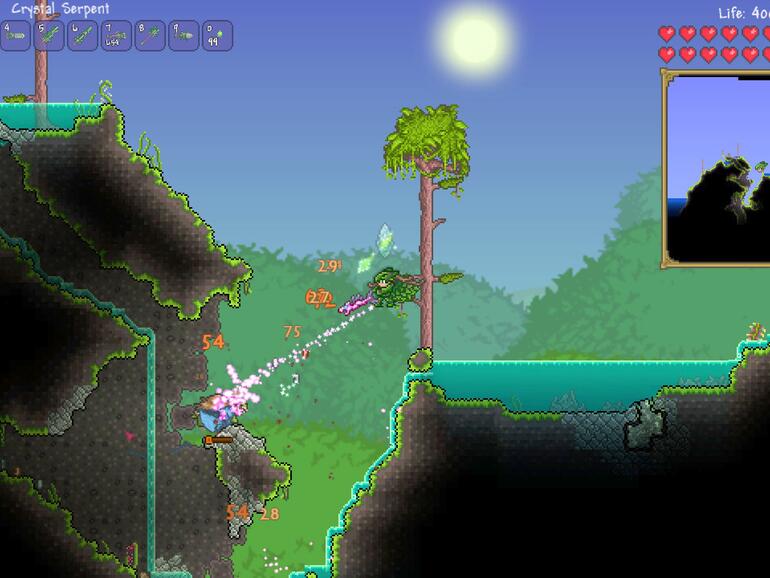Choose the item in hotbar slot 6
This screenshot has height=578, width=770.
(83, 36)
